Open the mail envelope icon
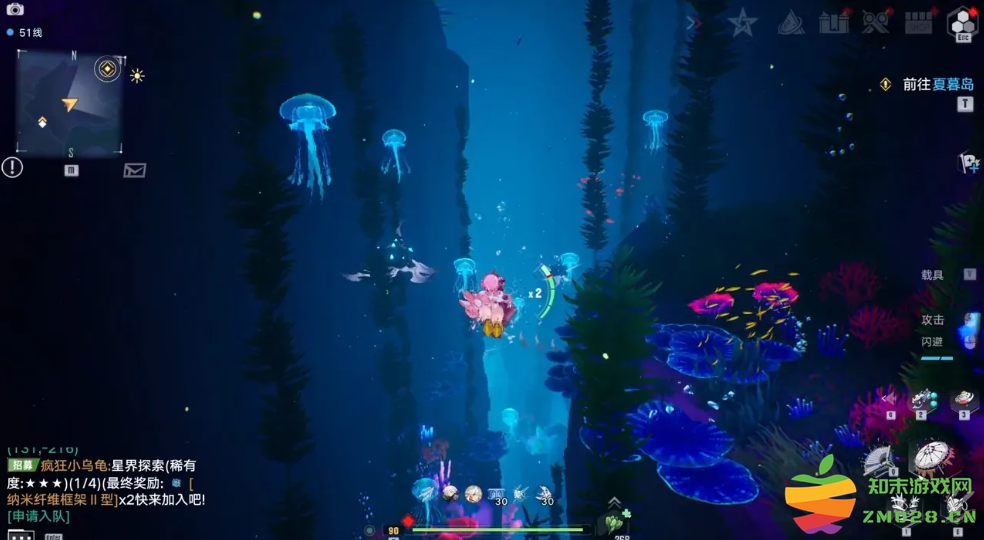This screenshot has width=984, height=540. pos(134,170)
